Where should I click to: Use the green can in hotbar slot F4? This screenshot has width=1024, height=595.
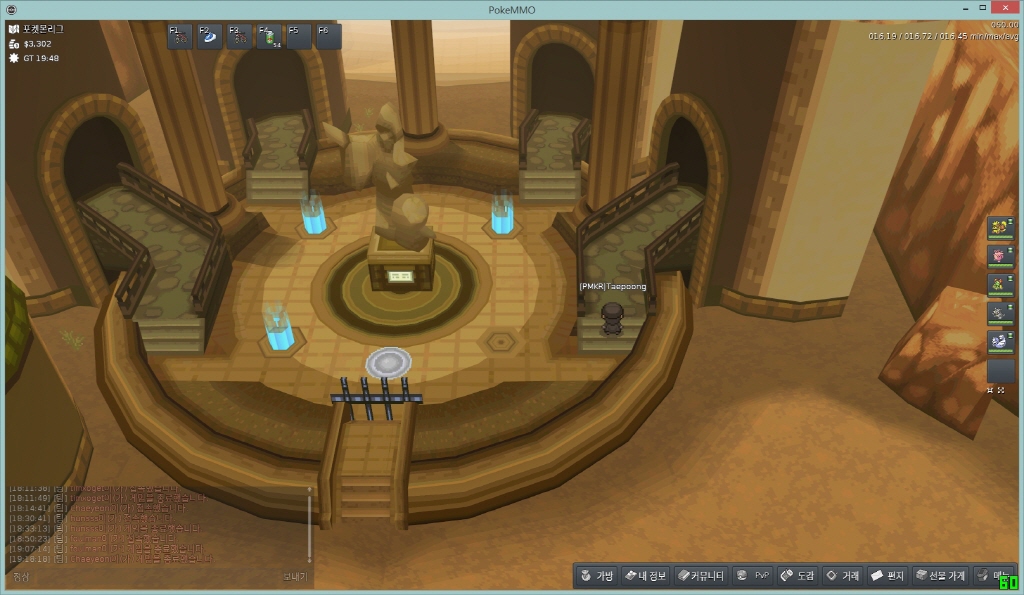[x=270, y=38]
